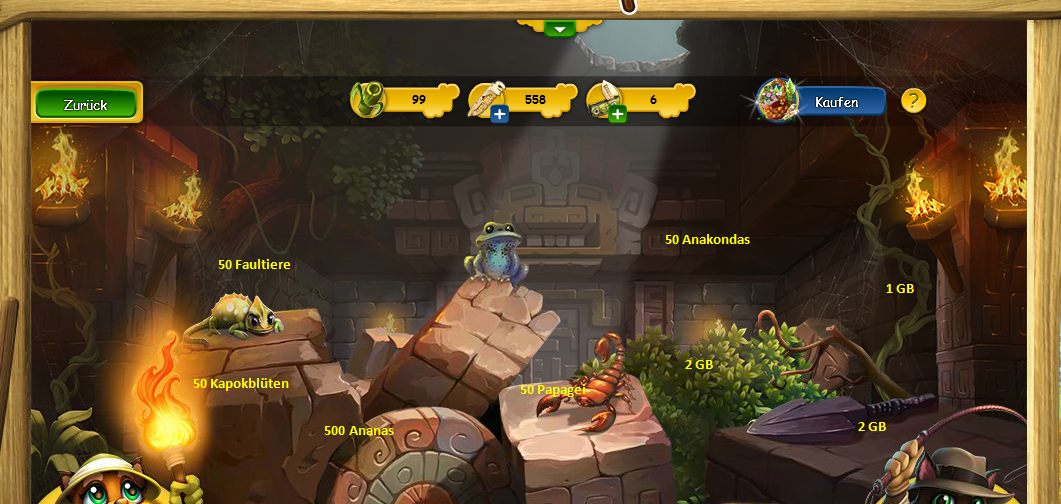Screen dimensions: 1061x504
Task: Add more bone keys with the blue plus
Action: coord(500,115)
